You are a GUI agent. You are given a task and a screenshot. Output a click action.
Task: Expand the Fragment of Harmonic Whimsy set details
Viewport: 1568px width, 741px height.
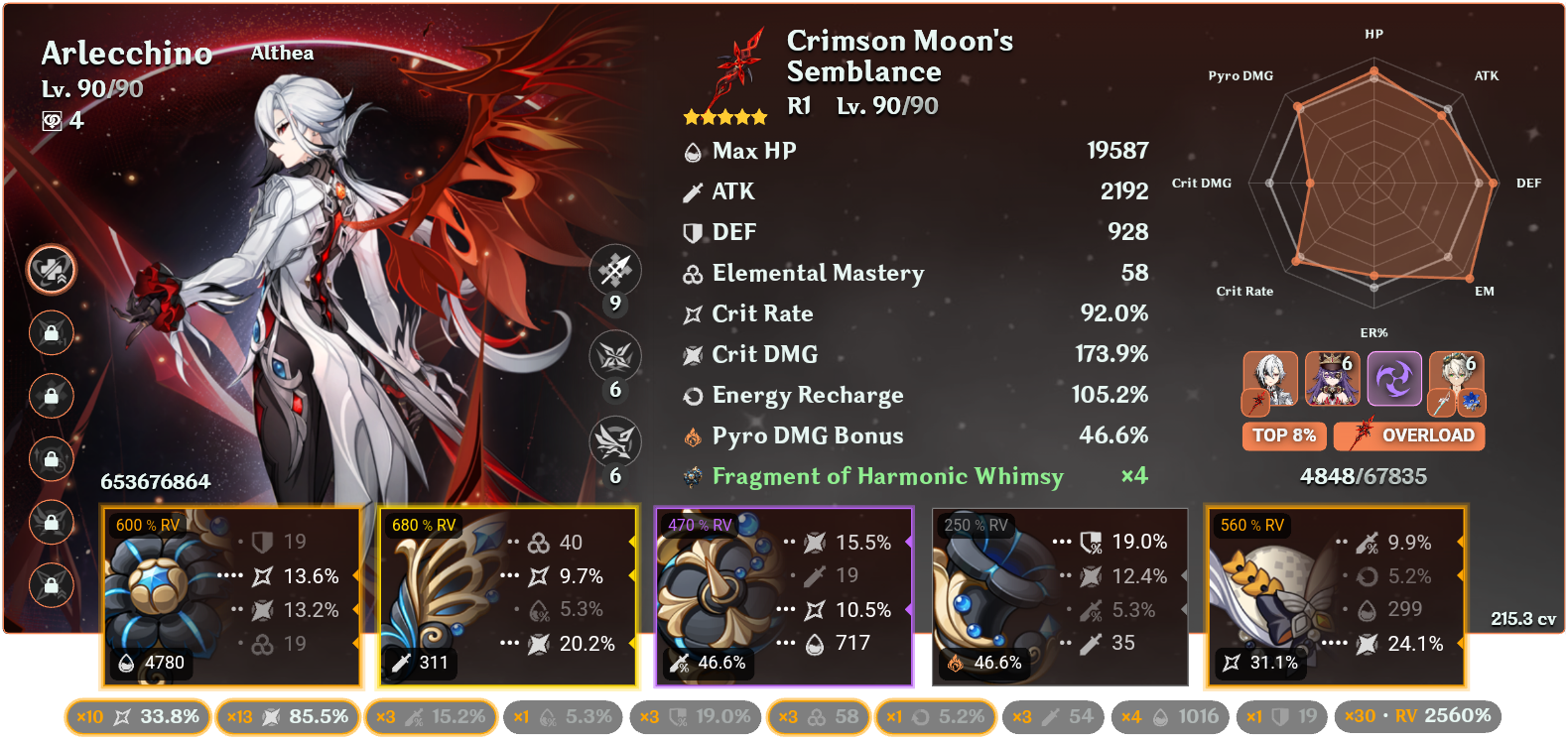coord(886,476)
